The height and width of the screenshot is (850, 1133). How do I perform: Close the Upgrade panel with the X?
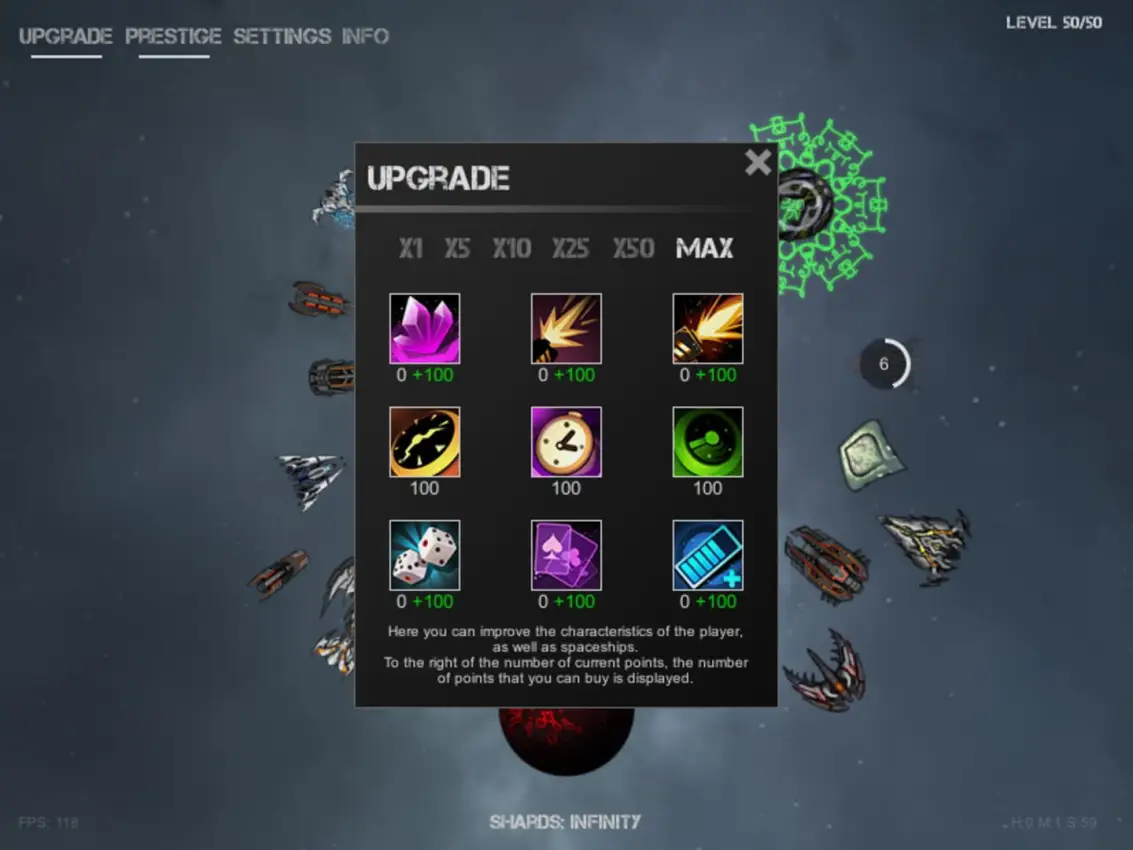(758, 162)
